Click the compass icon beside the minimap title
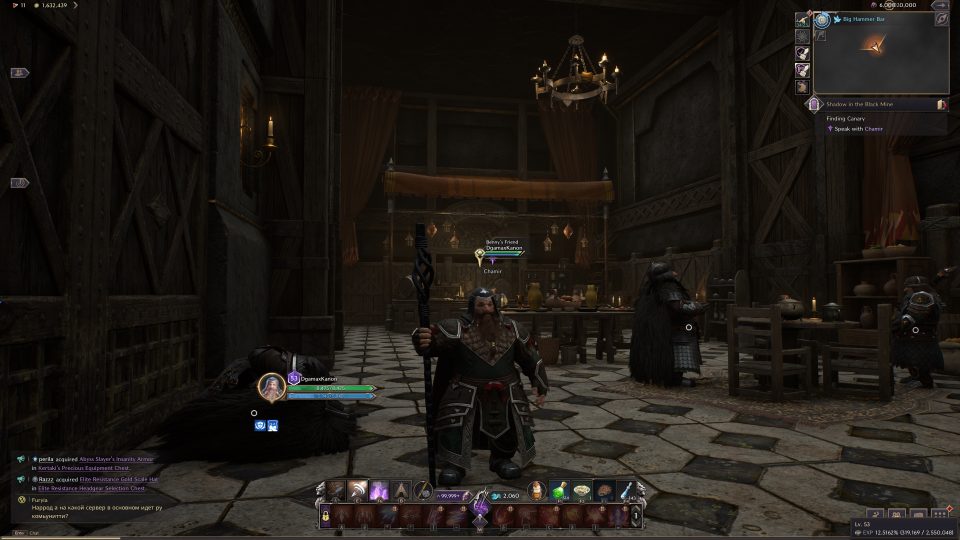Image resolution: width=960 pixels, height=540 pixels. tap(822, 19)
